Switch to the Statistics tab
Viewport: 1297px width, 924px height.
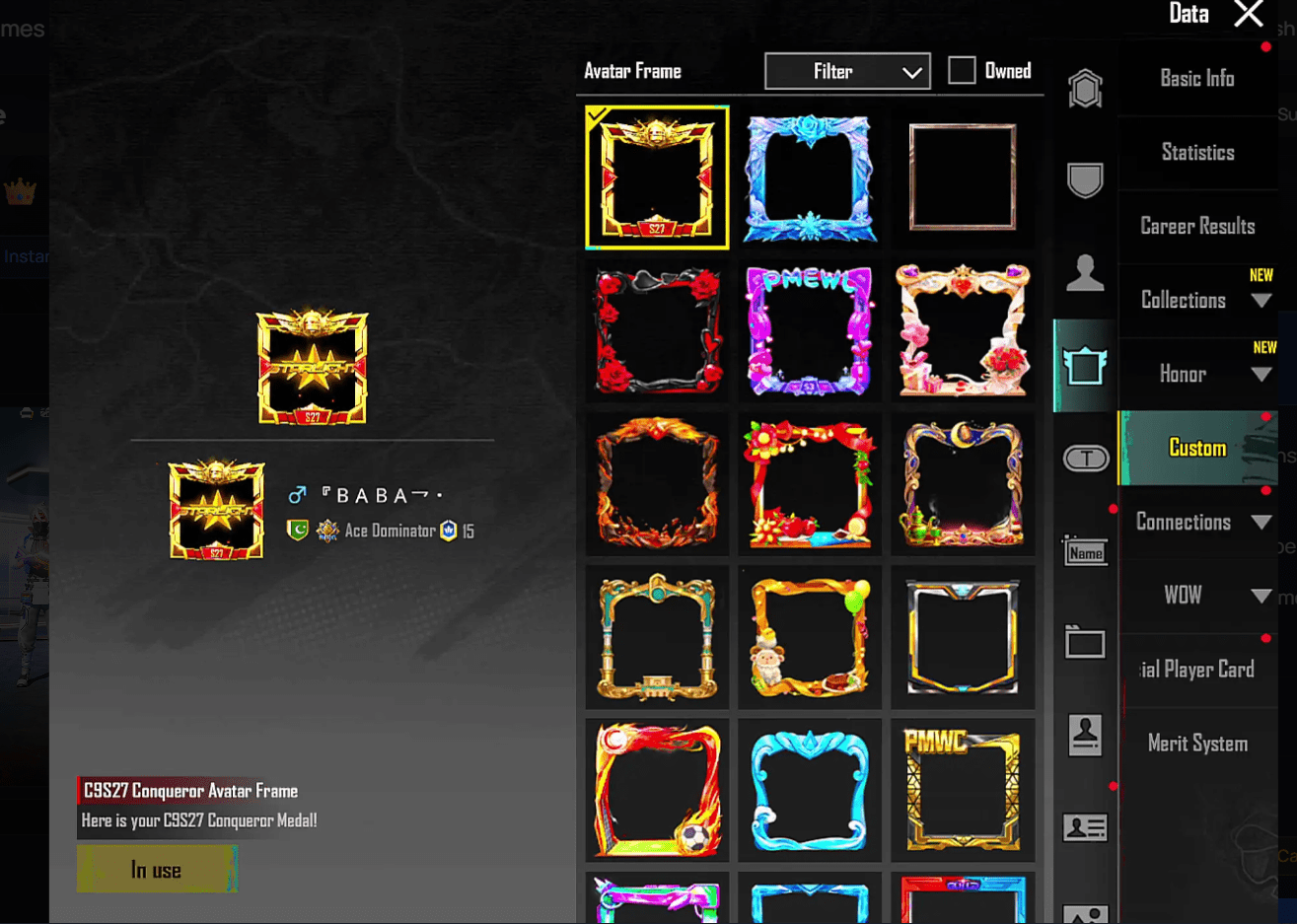point(1196,152)
